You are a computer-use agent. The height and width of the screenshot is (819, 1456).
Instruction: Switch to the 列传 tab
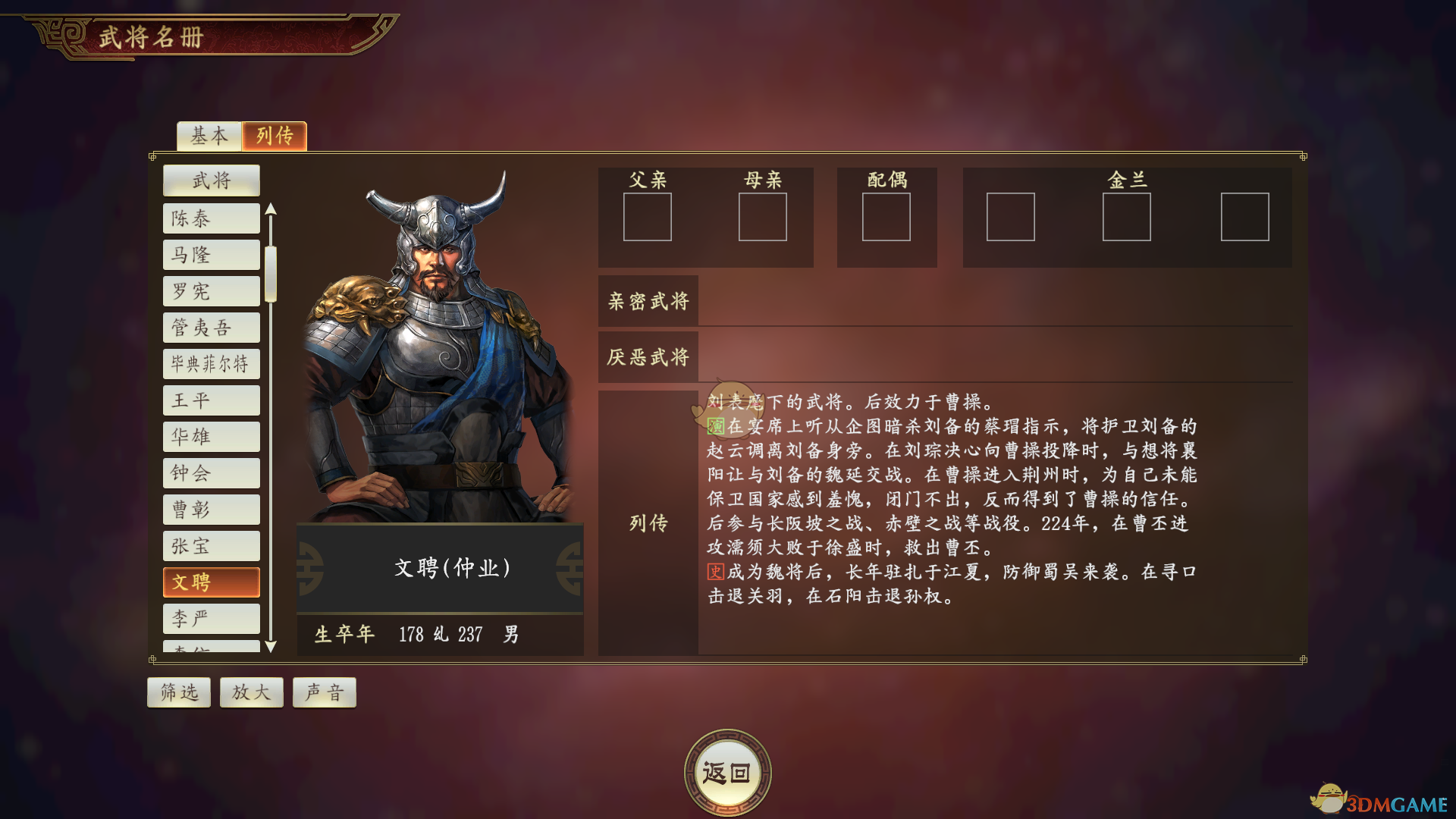(275, 136)
